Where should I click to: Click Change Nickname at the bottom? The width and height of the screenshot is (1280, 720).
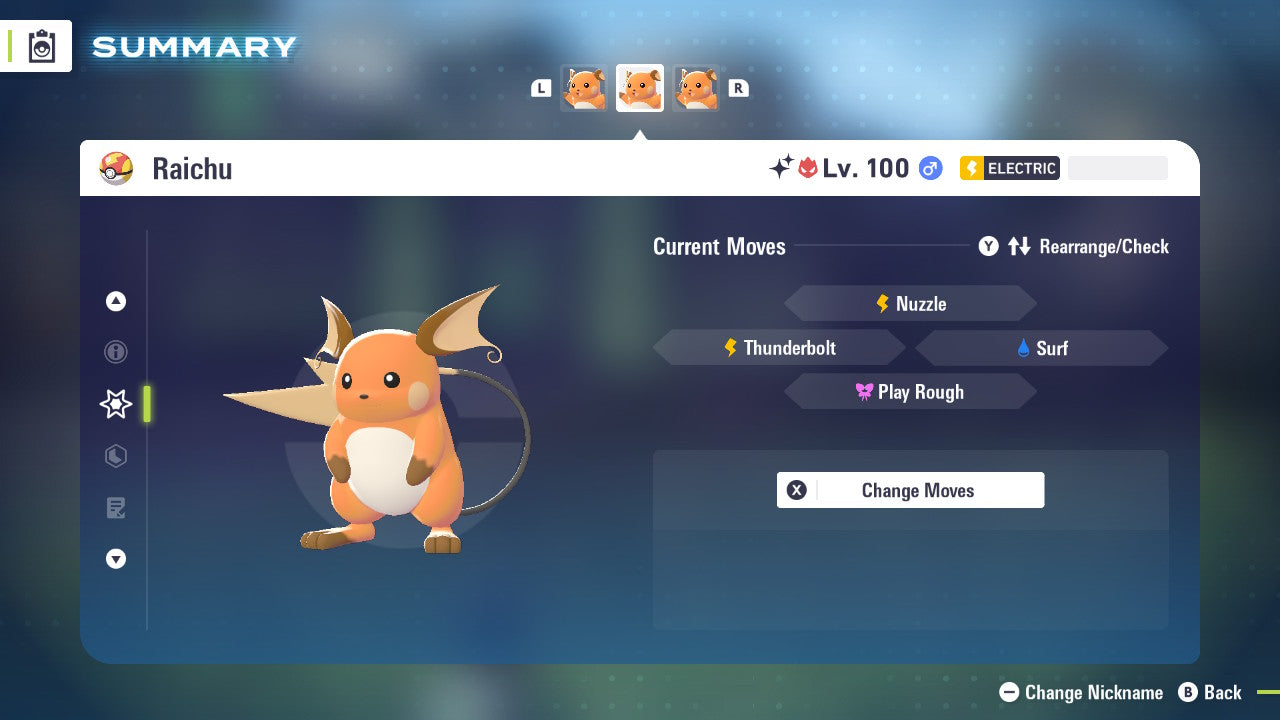point(1081,692)
